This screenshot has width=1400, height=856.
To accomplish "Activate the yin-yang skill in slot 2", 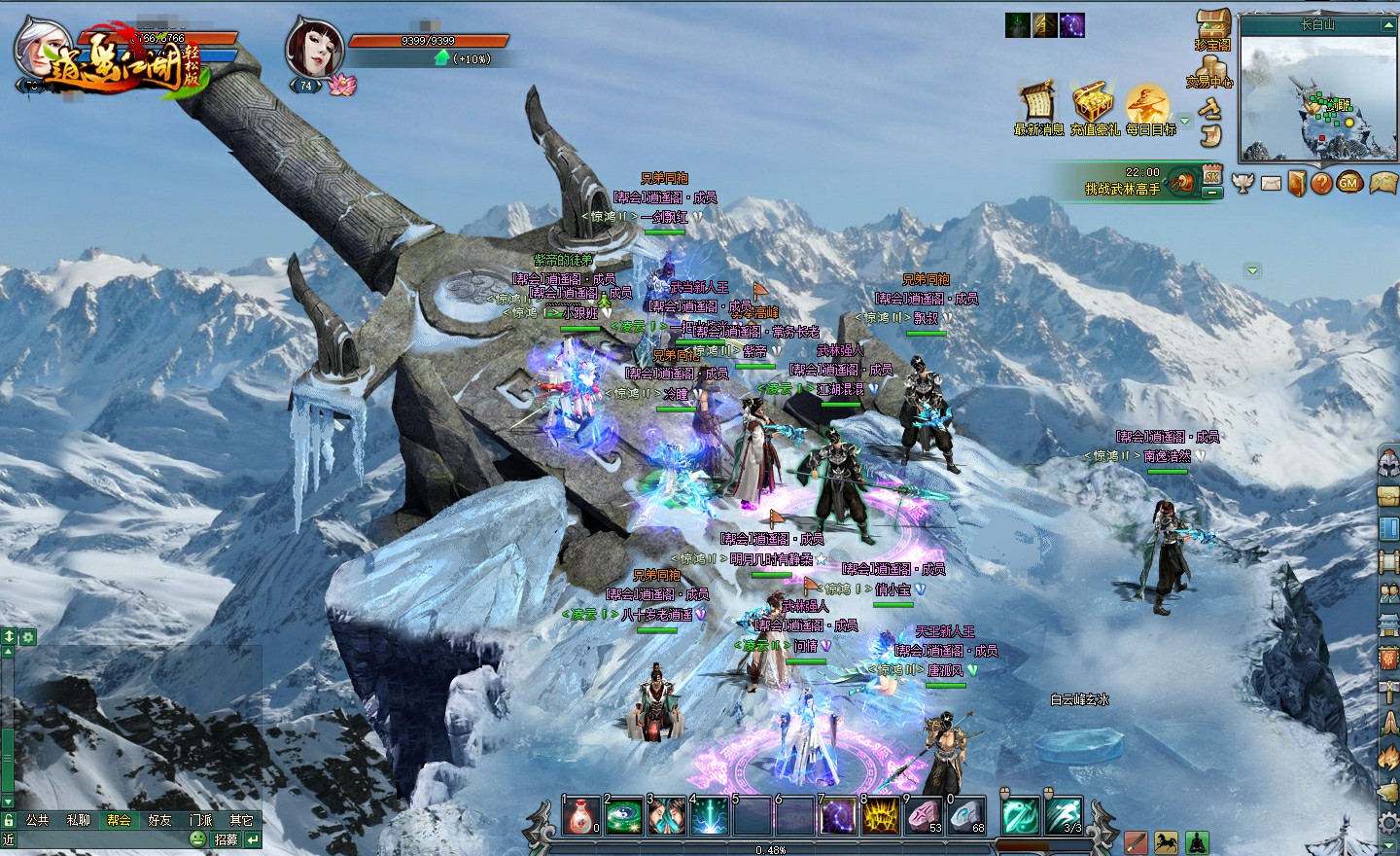I will 623,816.
